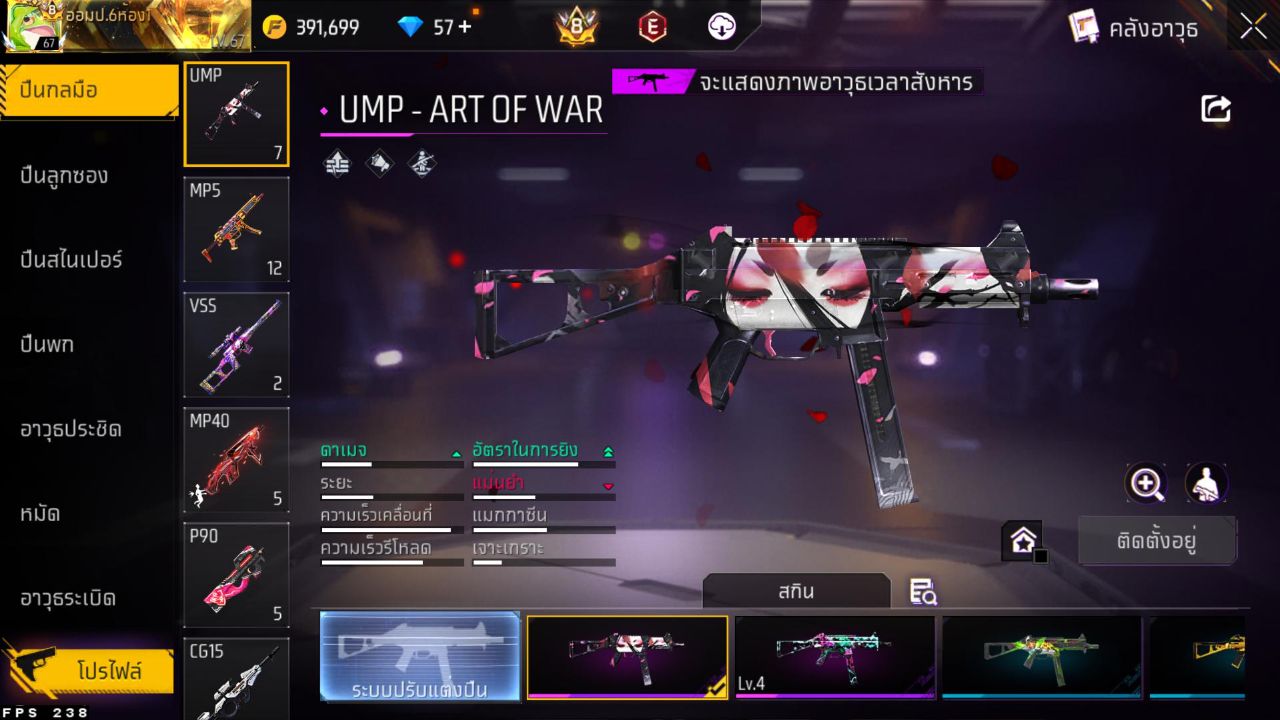Open the character preview icon beside the magnifier

[1205, 484]
